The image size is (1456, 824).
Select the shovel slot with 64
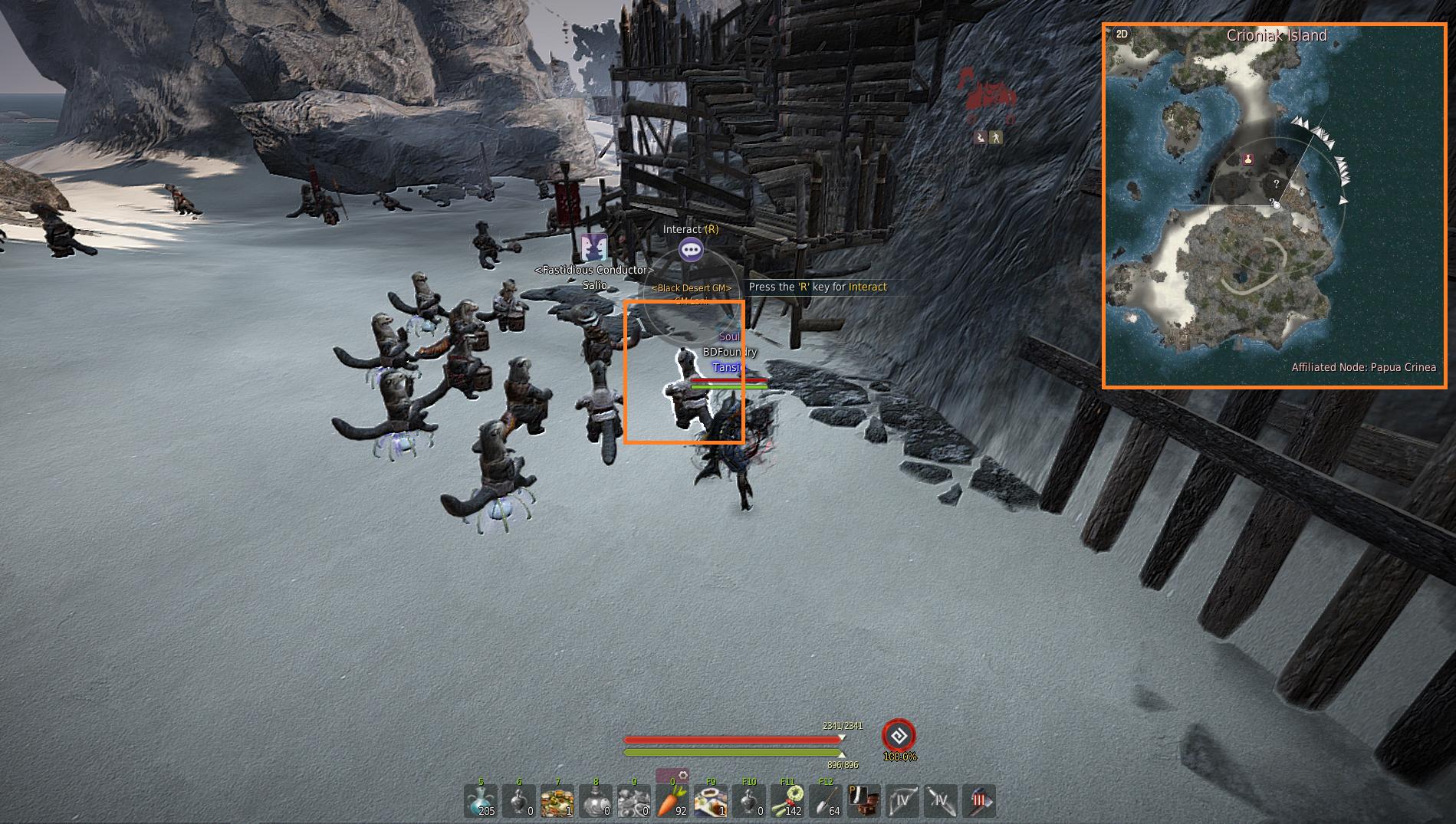825,802
